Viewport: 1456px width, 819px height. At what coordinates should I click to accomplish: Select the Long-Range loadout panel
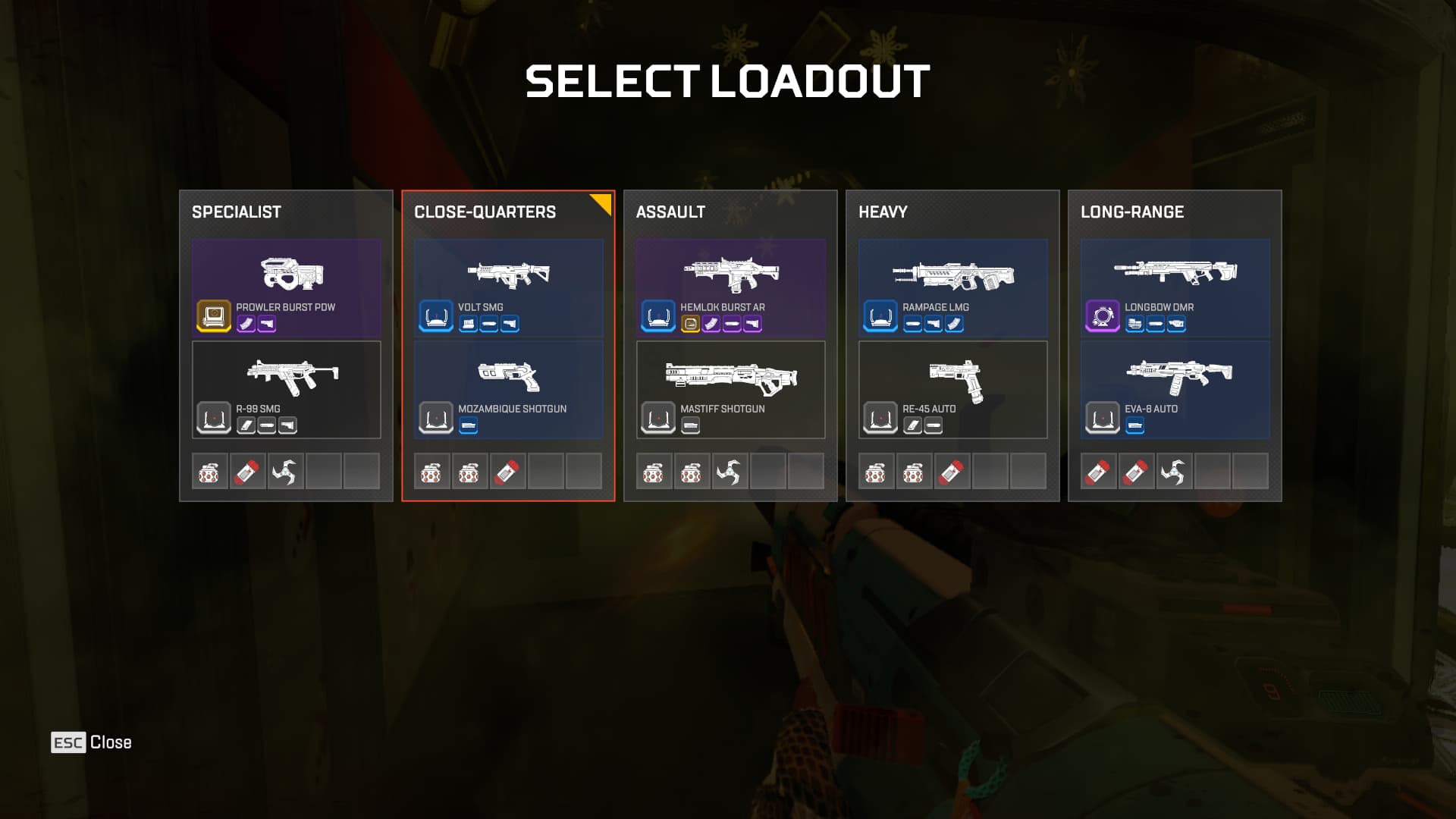tap(1175, 212)
